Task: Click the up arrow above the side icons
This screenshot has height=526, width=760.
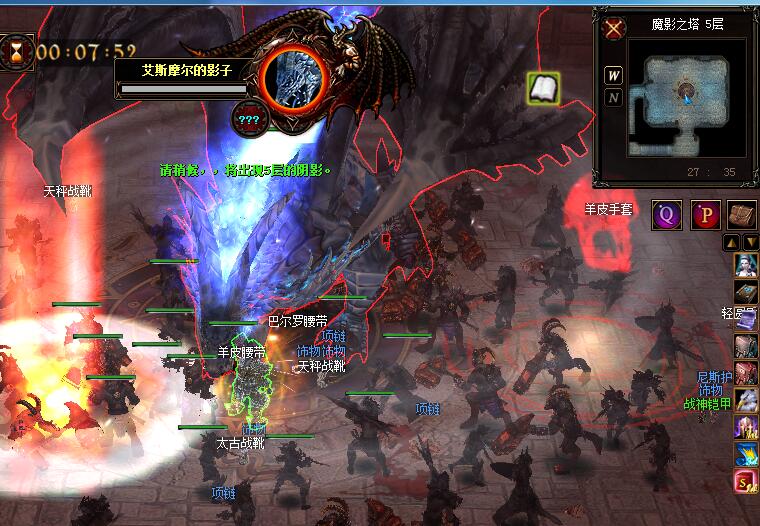Action: click(x=732, y=242)
